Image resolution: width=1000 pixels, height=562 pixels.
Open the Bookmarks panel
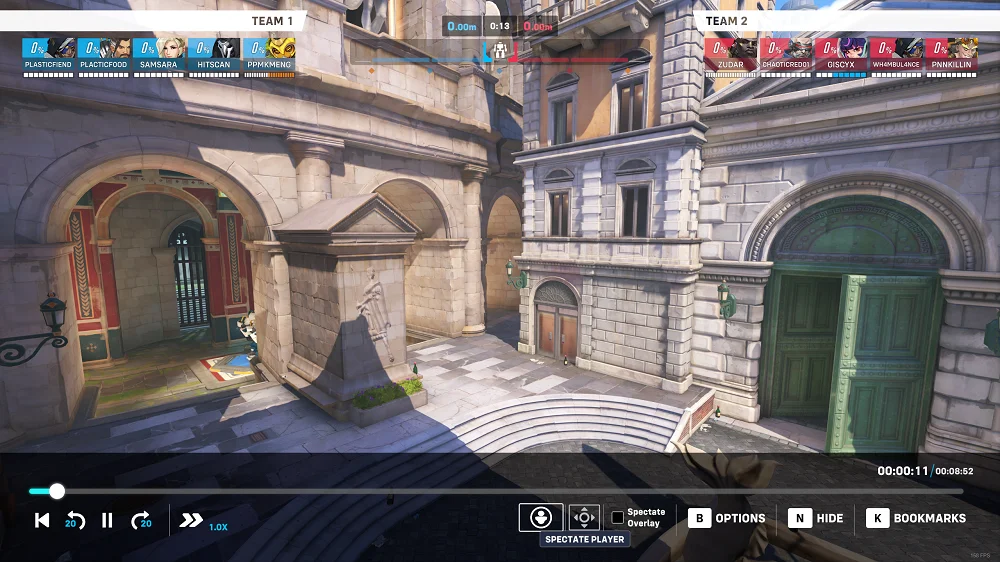917,518
